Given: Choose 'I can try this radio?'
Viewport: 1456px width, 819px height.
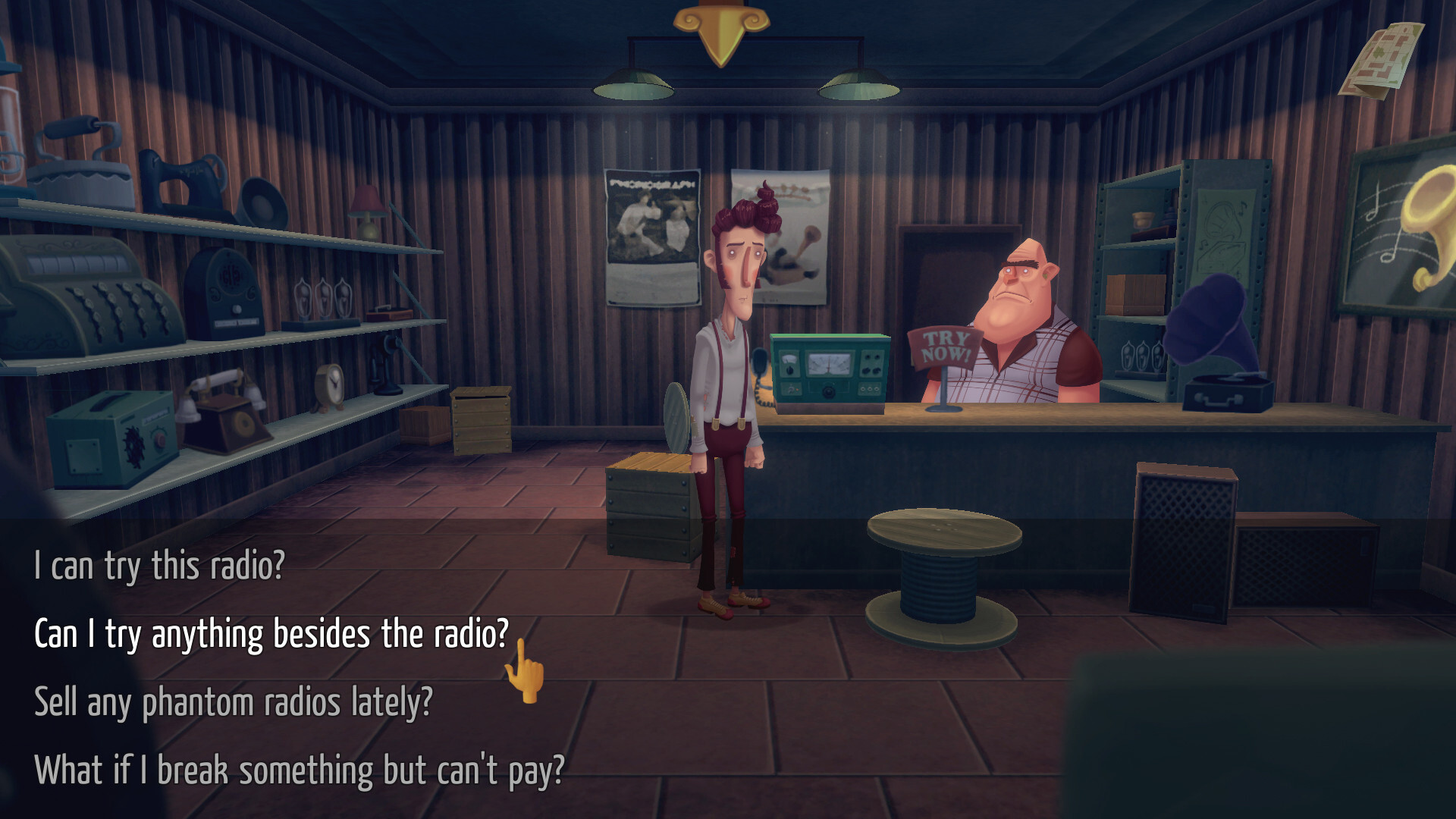Looking at the screenshot, I should pos(159,563).
